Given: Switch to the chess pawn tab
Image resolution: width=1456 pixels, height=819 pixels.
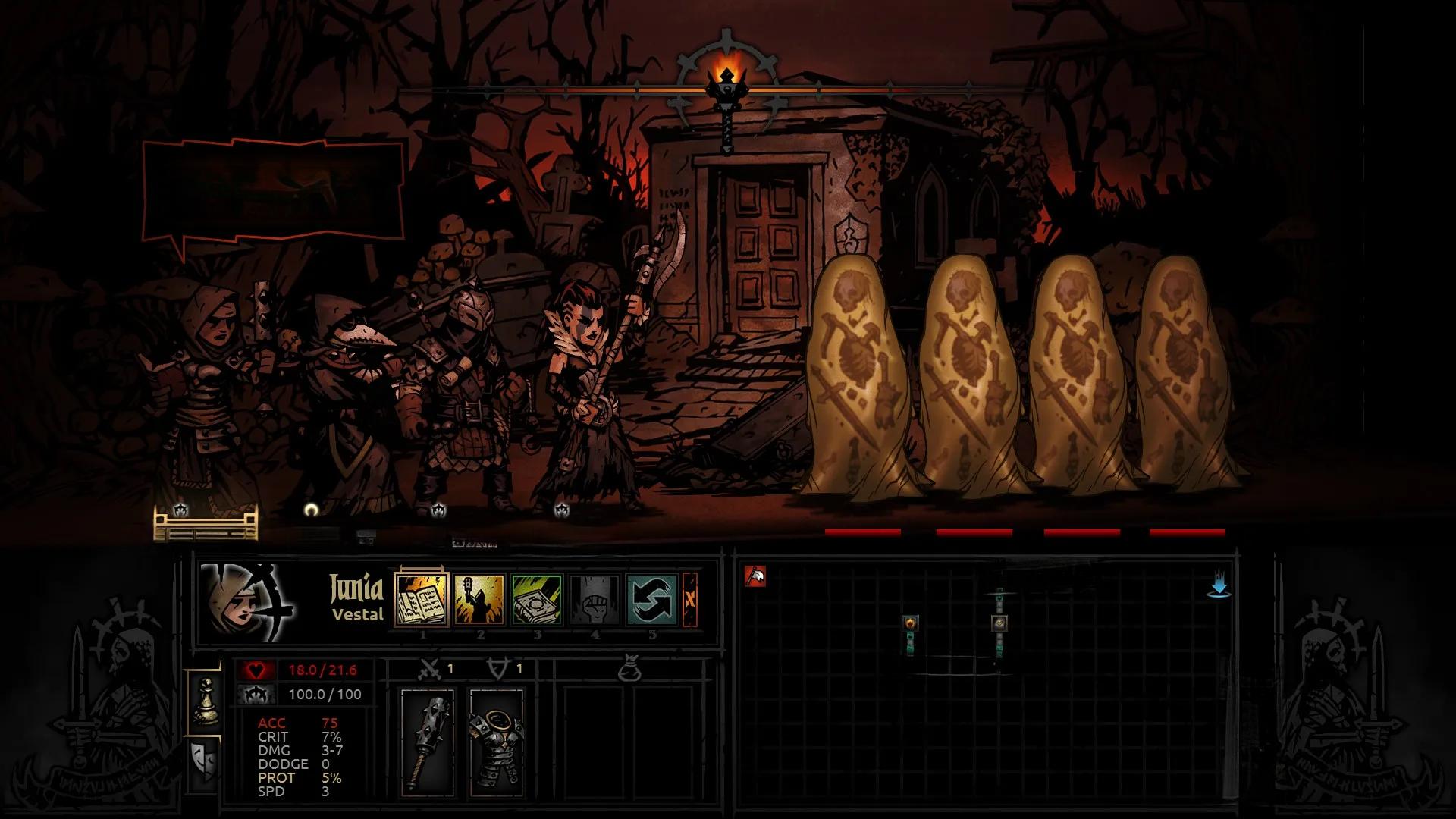Looking at the screenshot, I should (x=205, y=701).
